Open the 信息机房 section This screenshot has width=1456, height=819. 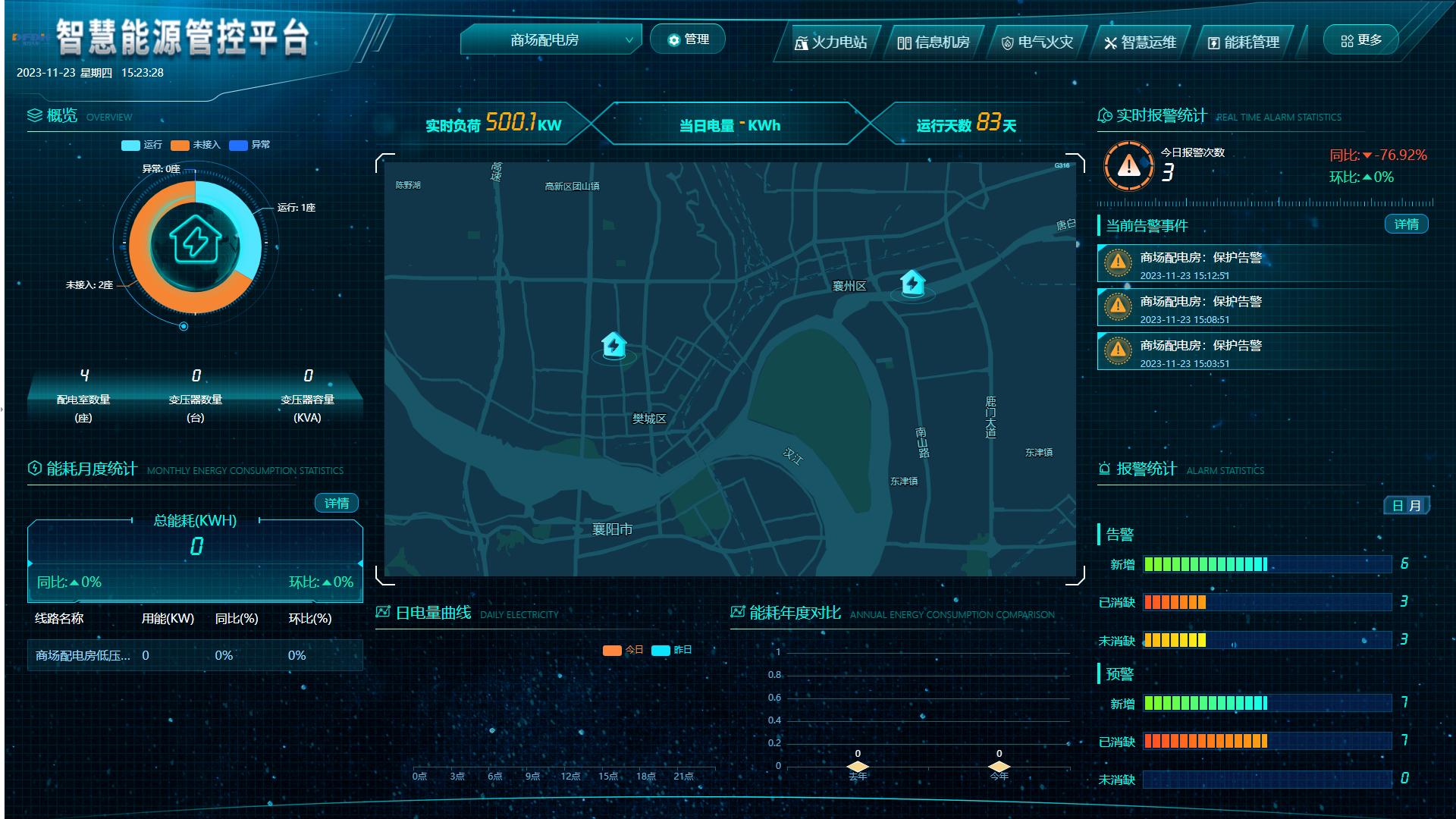pyautogui.click(x=934, y=42)
